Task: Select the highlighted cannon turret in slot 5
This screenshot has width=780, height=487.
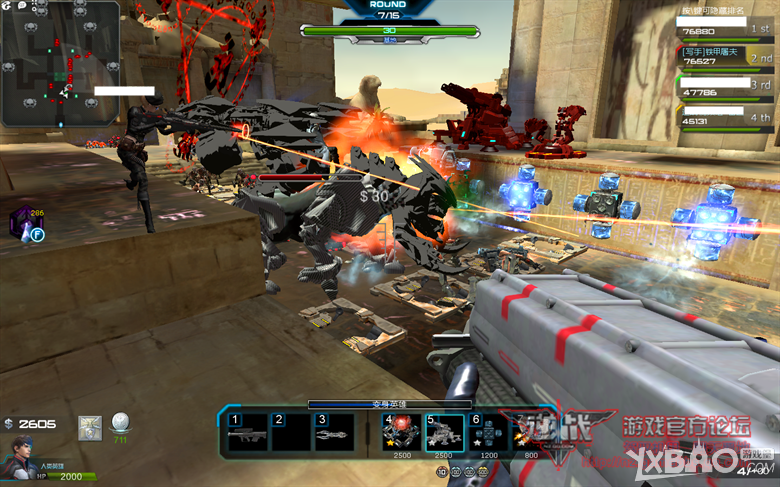Action: point(445,432)
